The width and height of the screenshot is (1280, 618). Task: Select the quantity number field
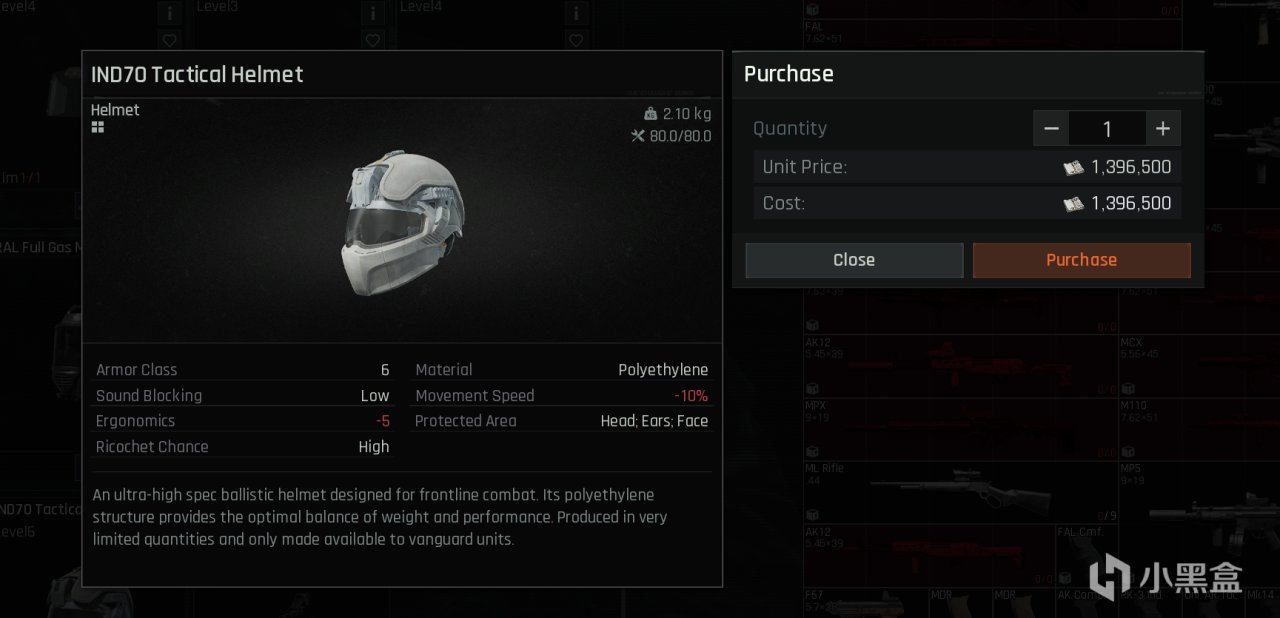coord(1107,129)
